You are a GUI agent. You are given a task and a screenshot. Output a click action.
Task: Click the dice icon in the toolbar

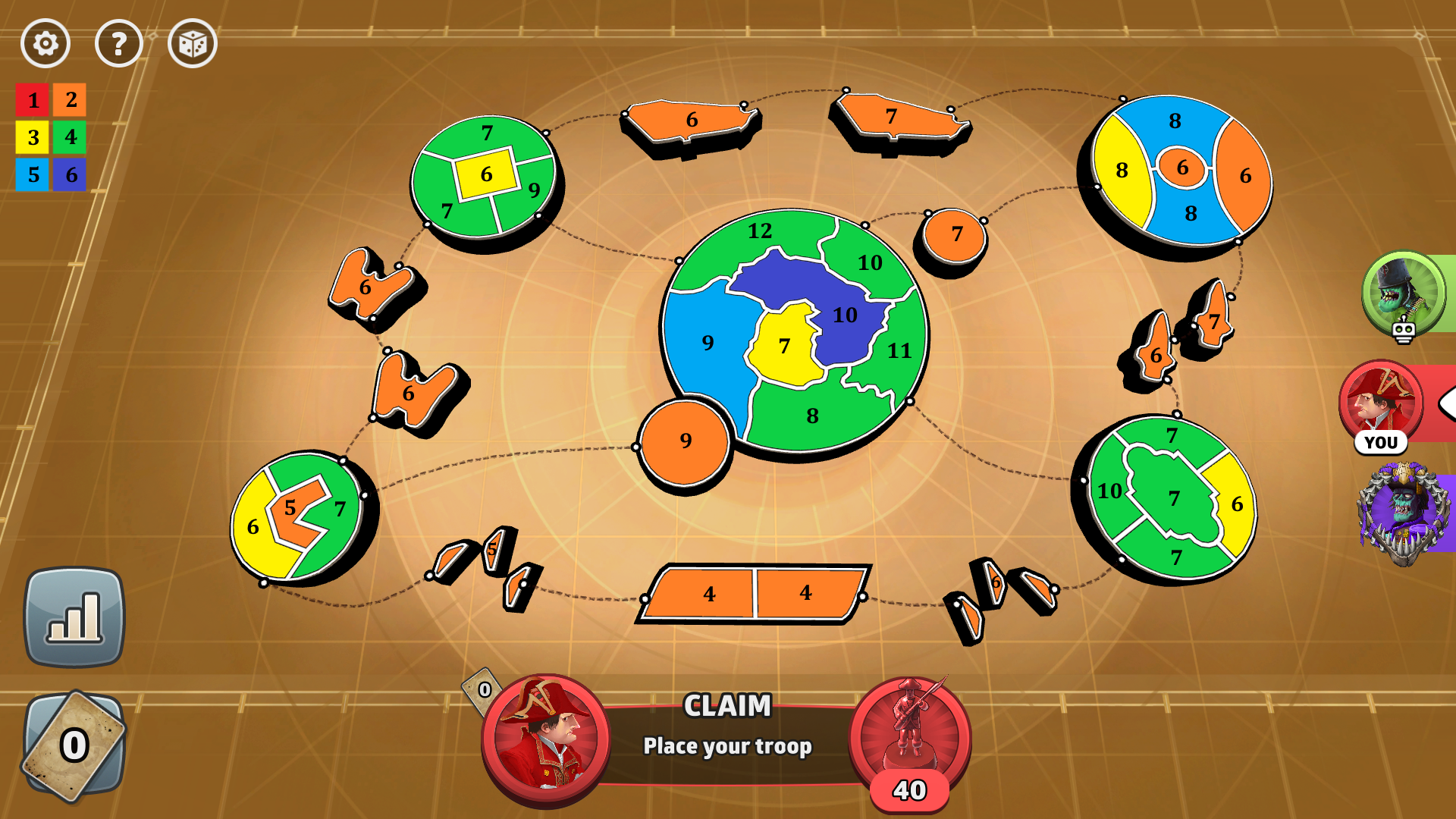[192, 43]
